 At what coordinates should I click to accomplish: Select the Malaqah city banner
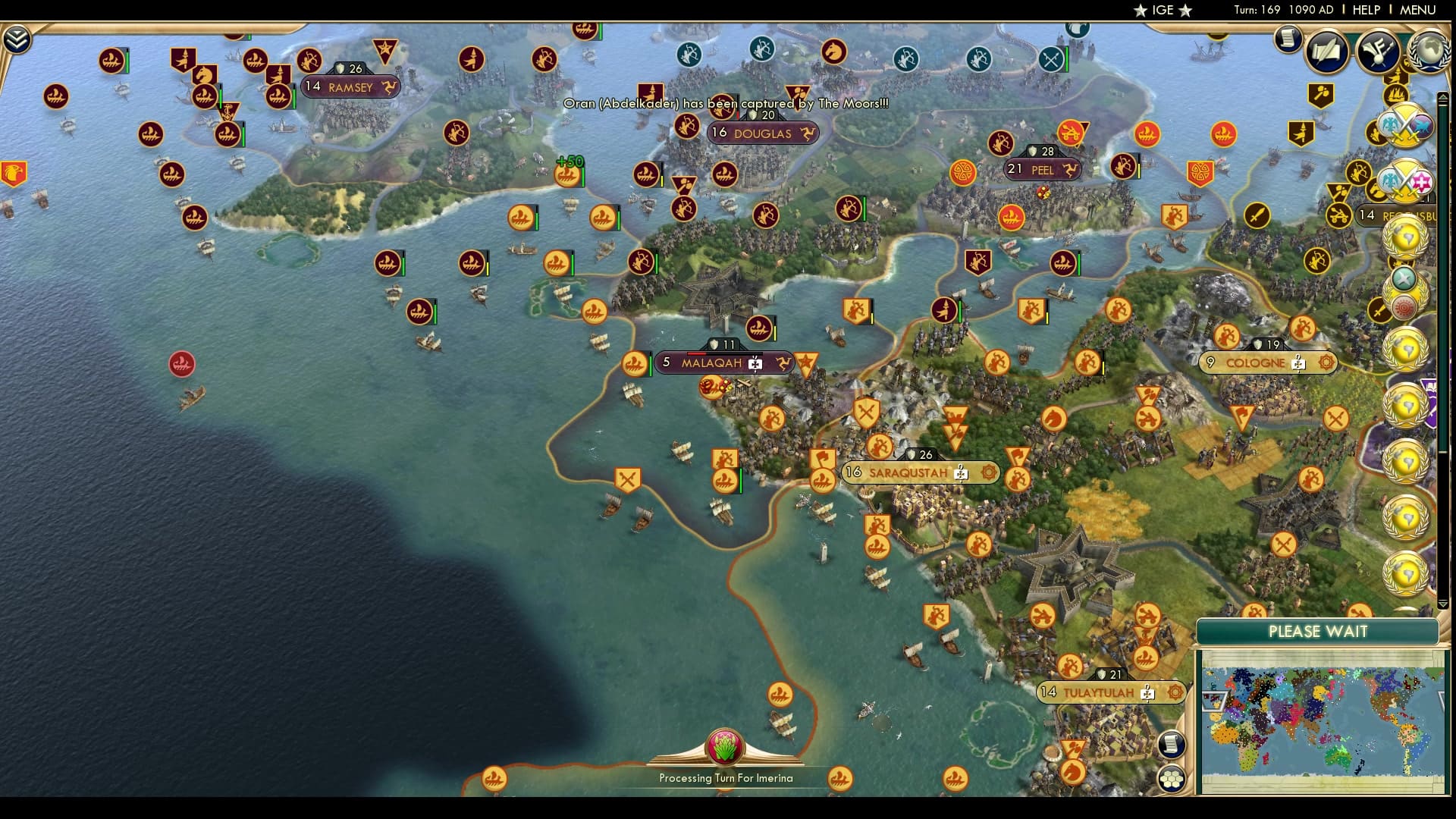pos(713,362)
